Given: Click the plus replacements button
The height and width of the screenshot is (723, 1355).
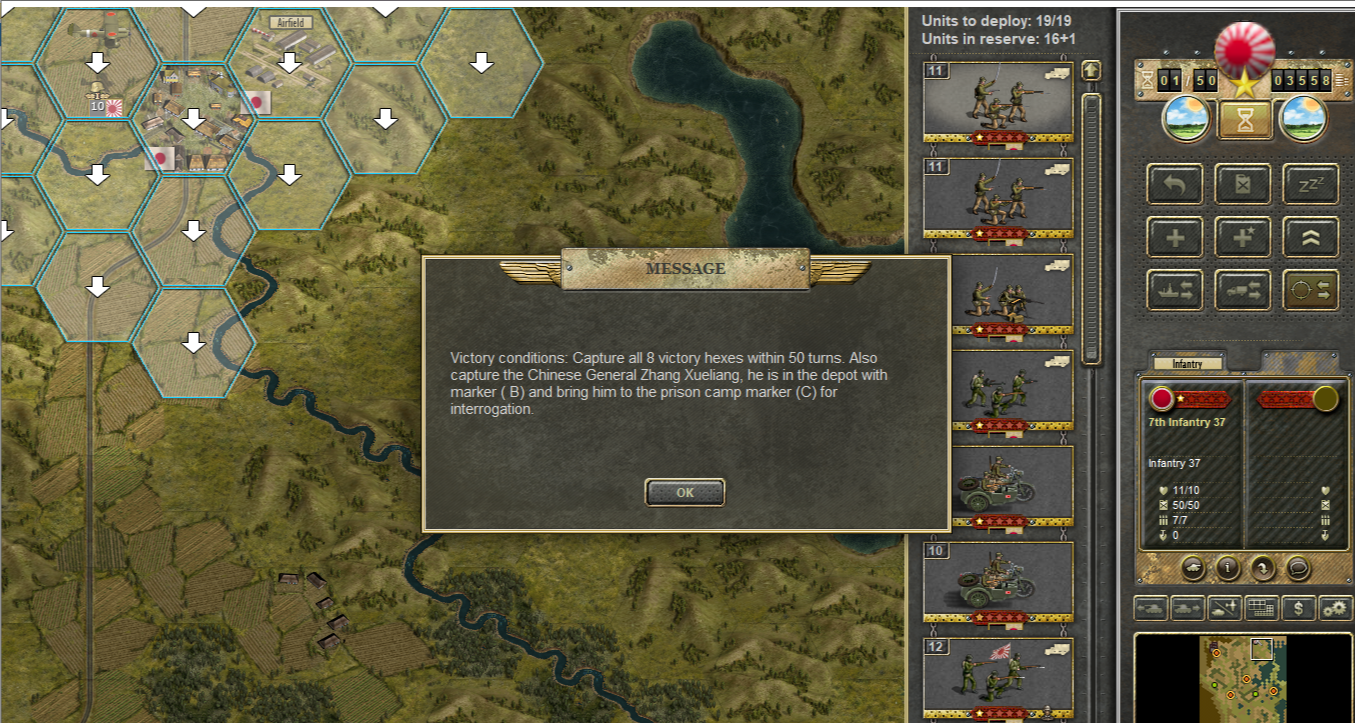Looking at the screenshot, I should tap(1175, 238).
